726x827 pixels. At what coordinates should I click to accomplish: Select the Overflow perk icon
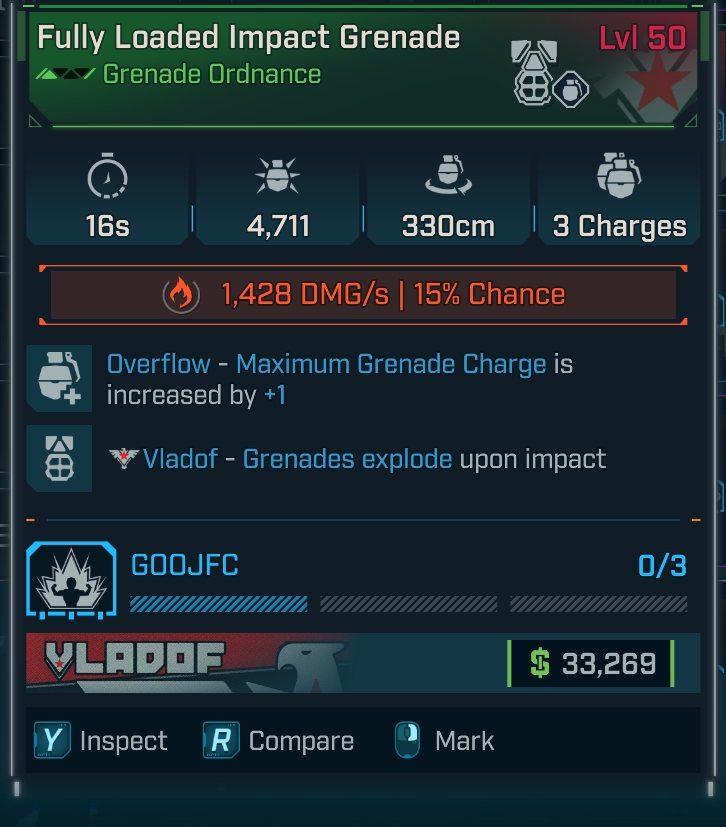pyautogui.click(x=59, y=378)
